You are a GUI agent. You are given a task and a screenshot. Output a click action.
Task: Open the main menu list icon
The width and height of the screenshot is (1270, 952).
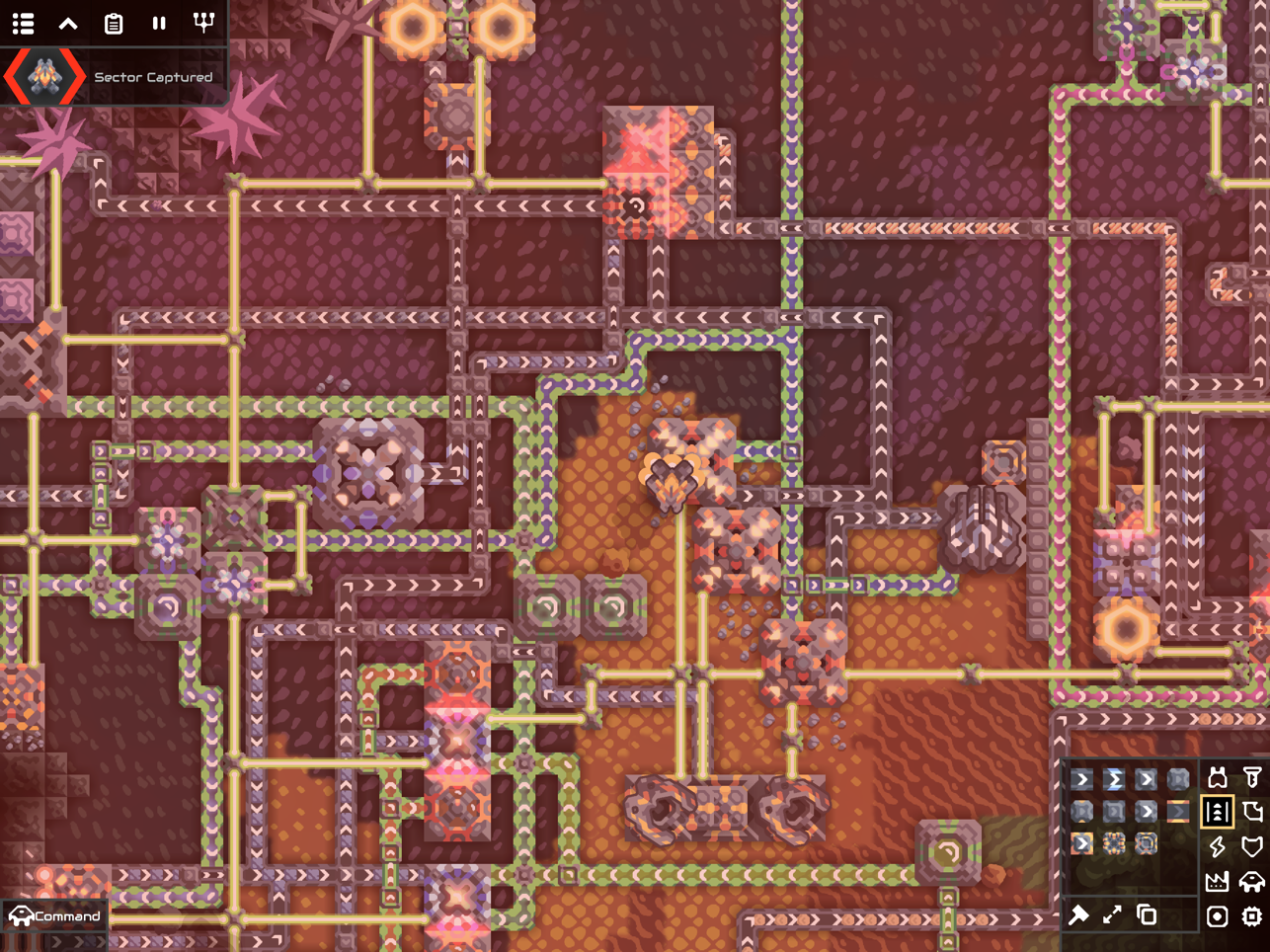pyautogui.click(x=24, y=23)
